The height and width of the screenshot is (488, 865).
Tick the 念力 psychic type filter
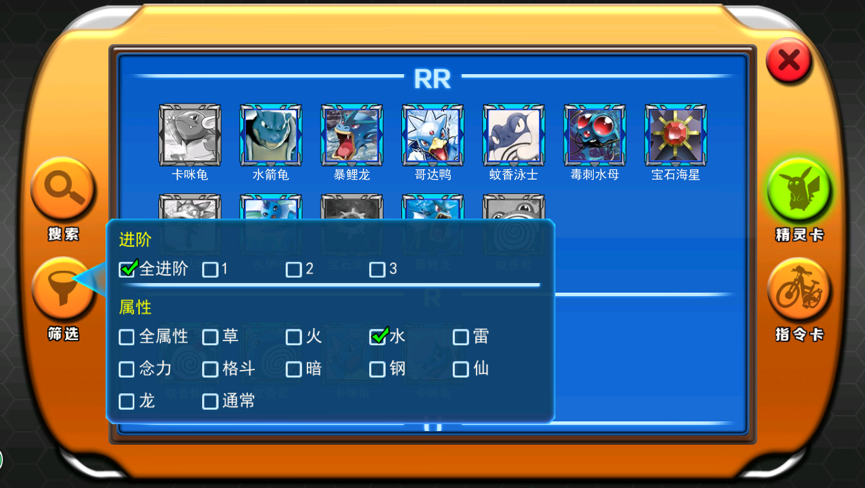(127, 369)
